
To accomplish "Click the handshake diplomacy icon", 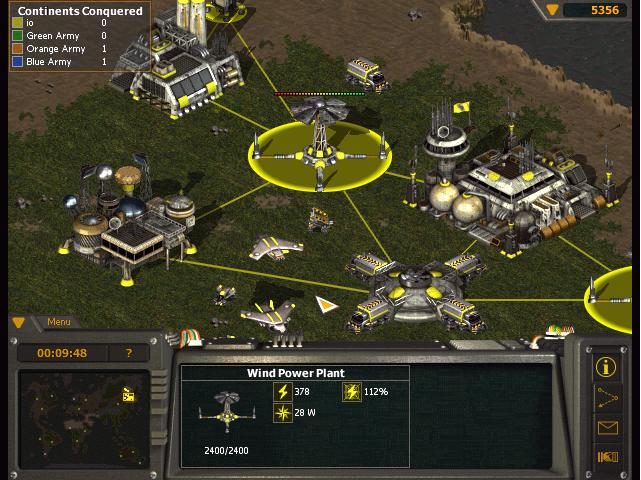I will pyautogui.click(x=606, y=458).
